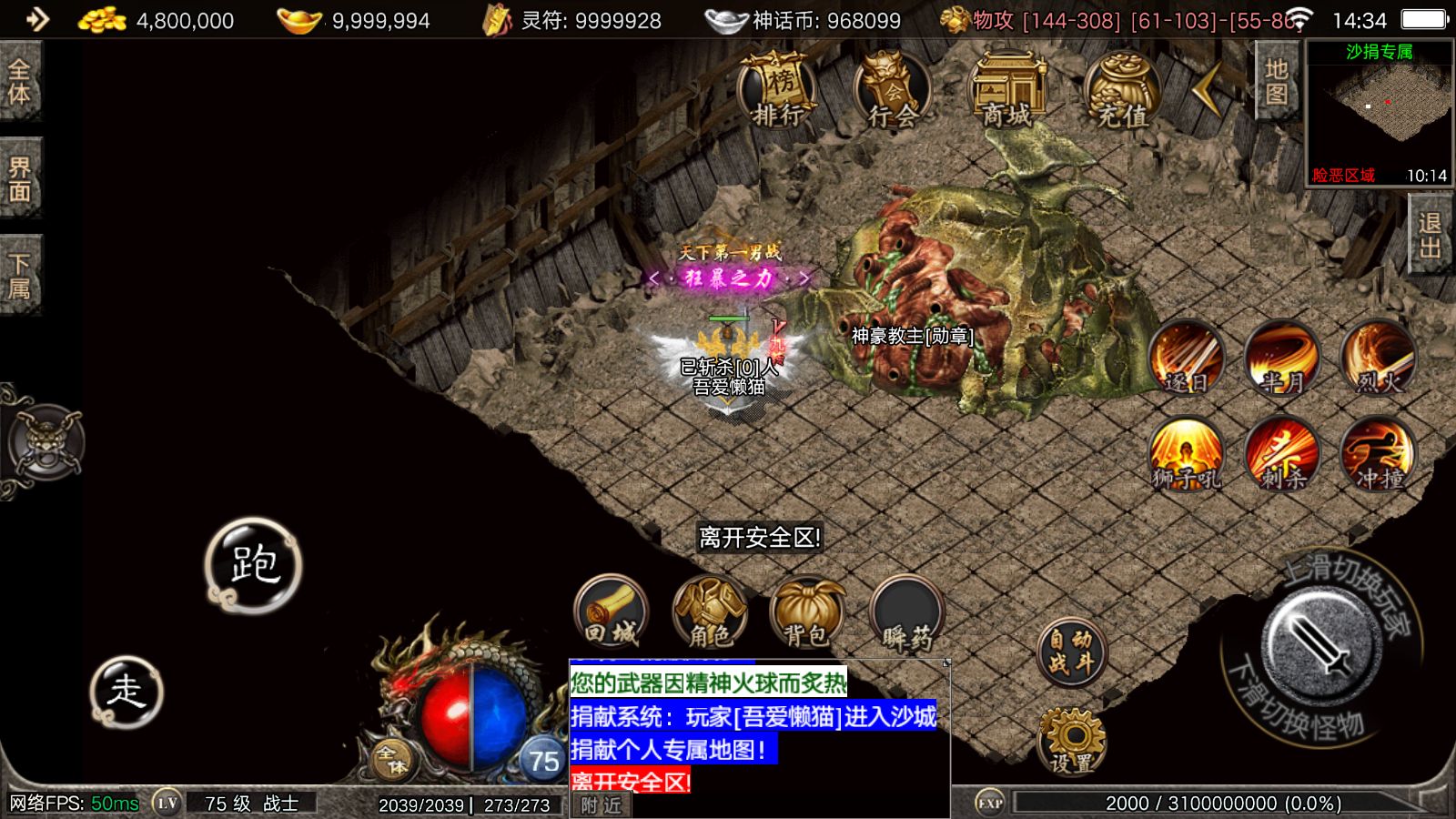Activate the 逐日 skill
The height and width of the screenshot is (819, 1456).
click(1186, 358)
